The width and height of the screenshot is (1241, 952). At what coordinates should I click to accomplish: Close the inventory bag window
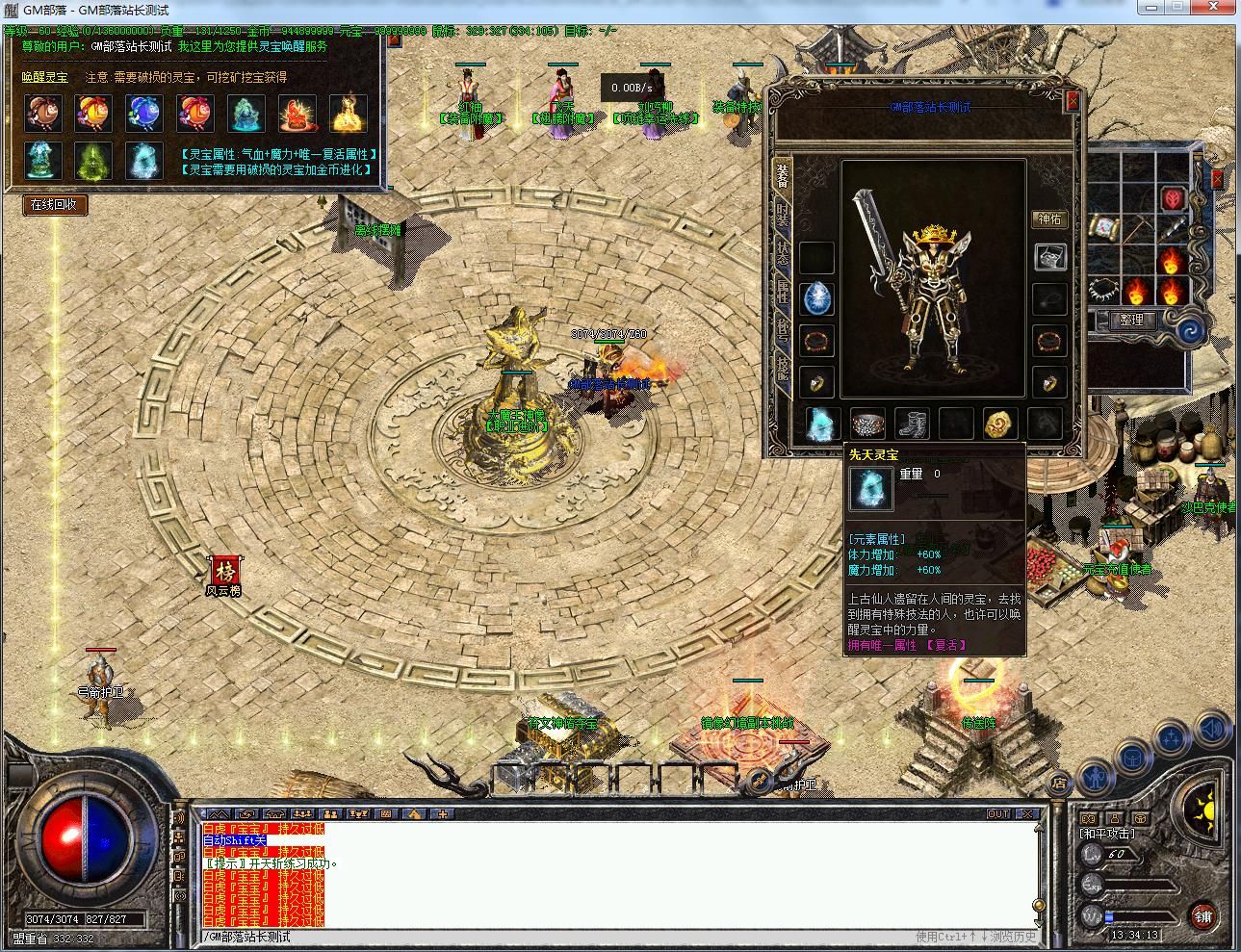tap(1217, 179)
